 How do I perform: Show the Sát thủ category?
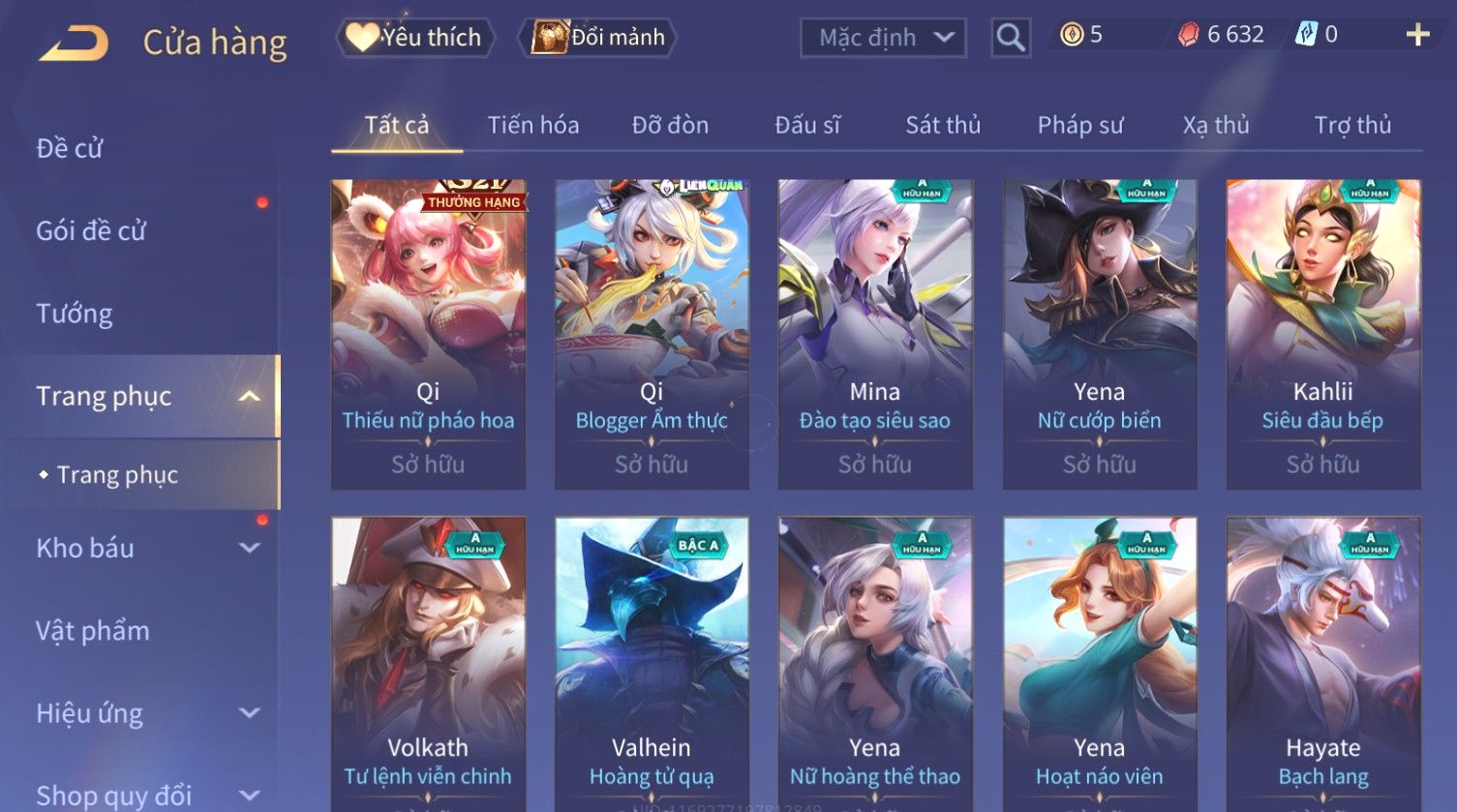tap(943, 125)
